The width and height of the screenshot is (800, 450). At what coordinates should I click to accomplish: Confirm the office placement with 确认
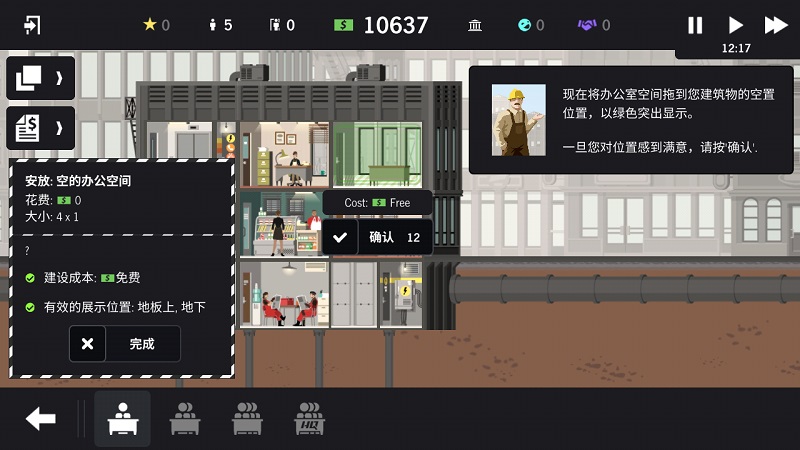(378, 237)
